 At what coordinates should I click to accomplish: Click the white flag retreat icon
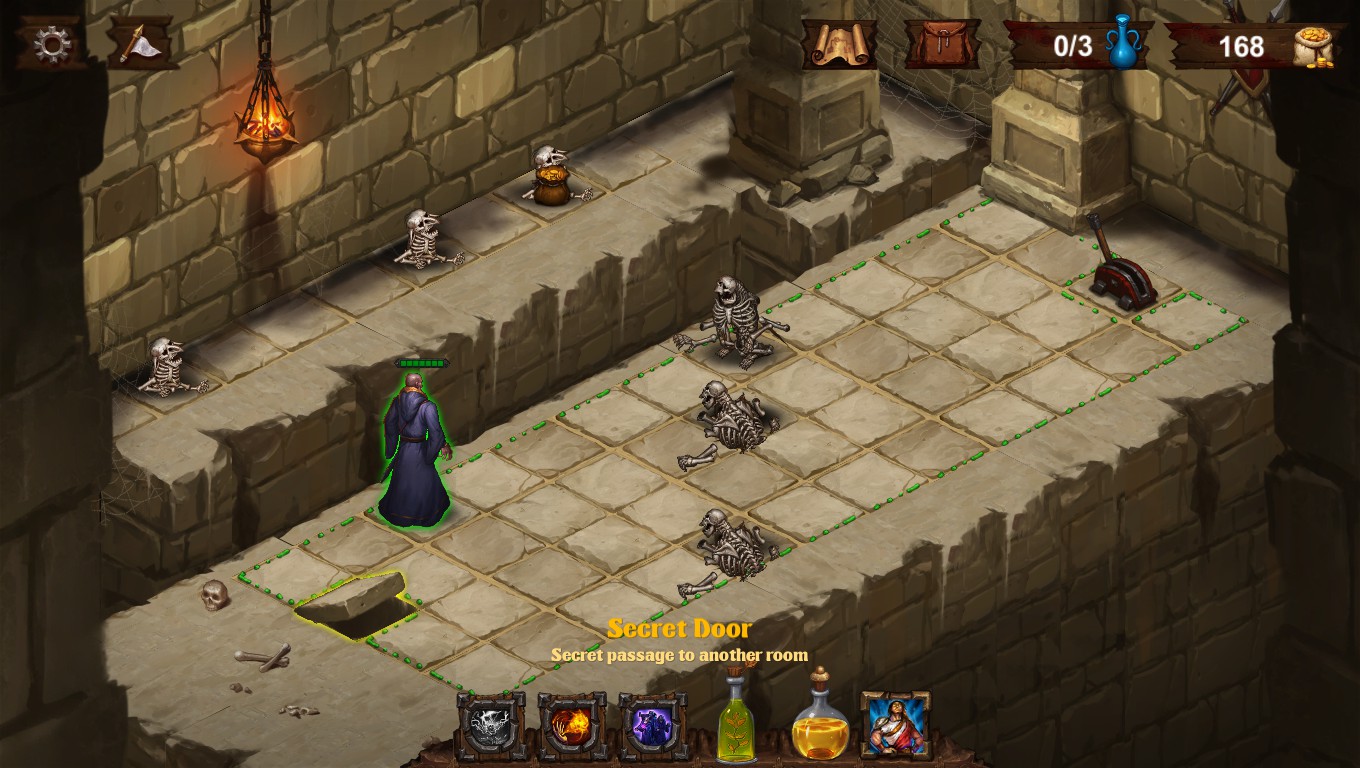pyautogui.click(x=138, y=41)
